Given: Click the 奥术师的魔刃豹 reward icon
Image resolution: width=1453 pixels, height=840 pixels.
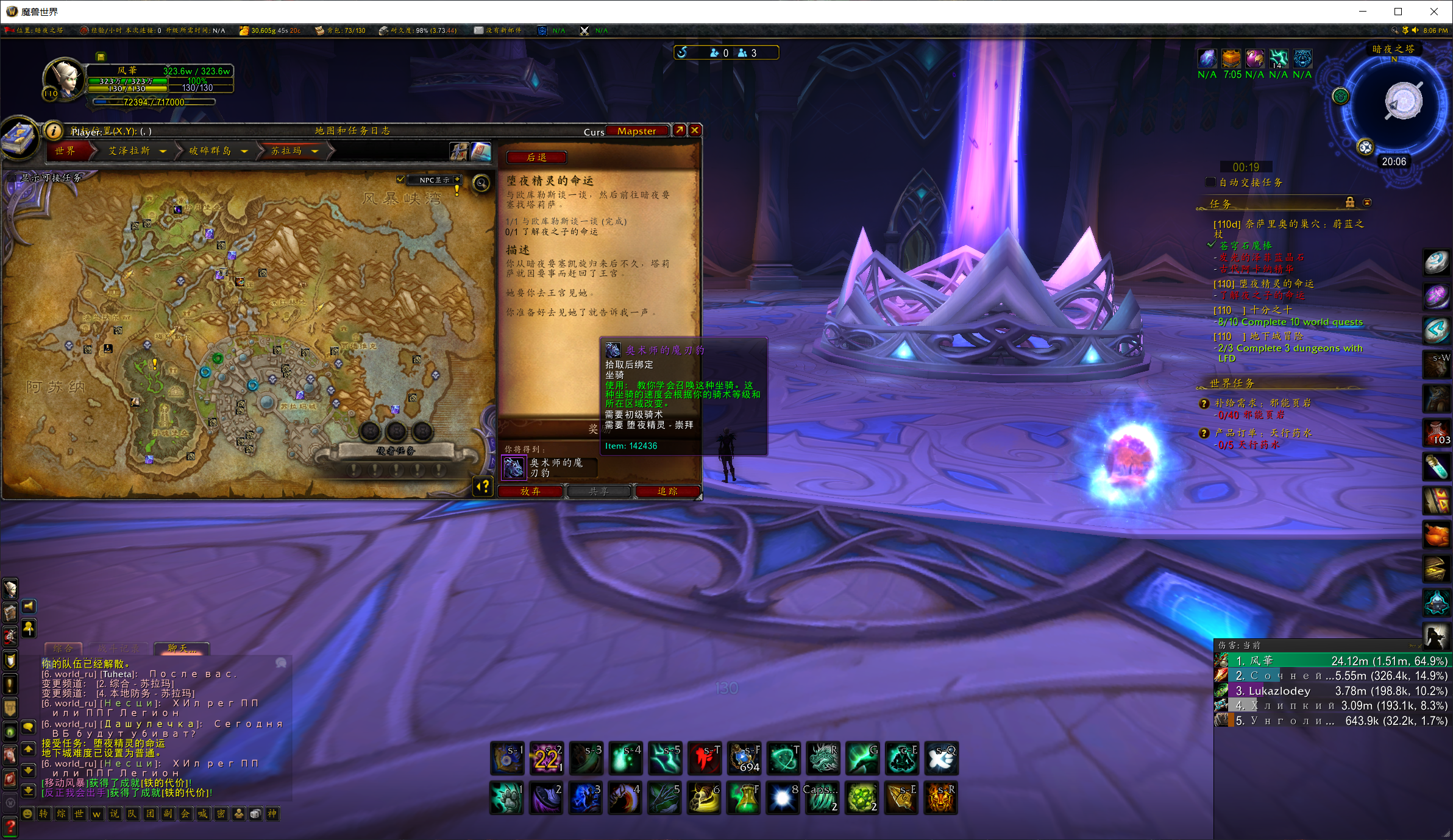Looking at the screenshot, I should pyautogui.click(x=513, y=467).
